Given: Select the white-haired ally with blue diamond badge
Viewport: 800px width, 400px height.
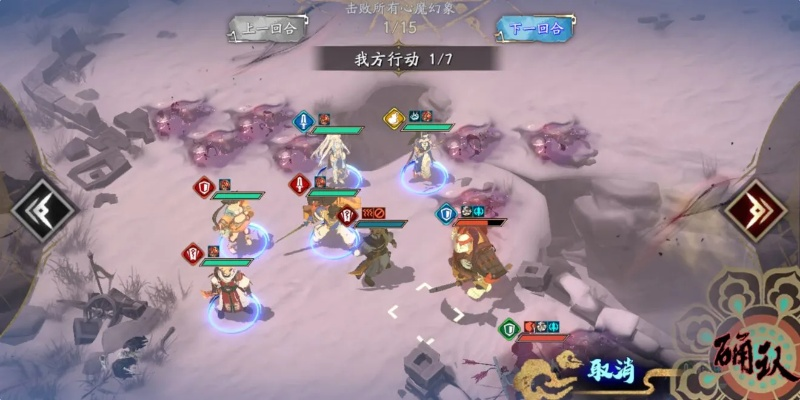Looking at the screenshot, I should point(331,160).
